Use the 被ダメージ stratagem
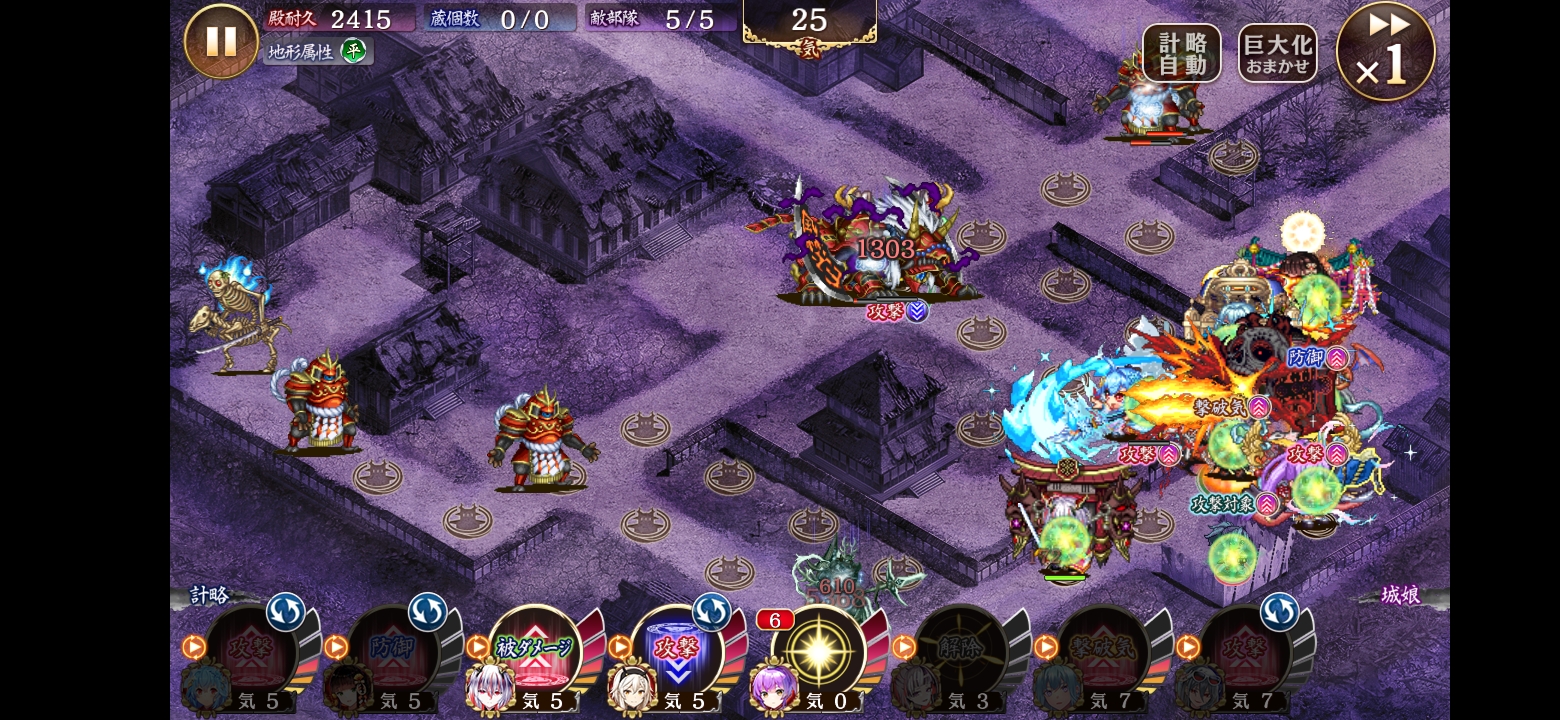1560x720 pixels. coord(535,650)
